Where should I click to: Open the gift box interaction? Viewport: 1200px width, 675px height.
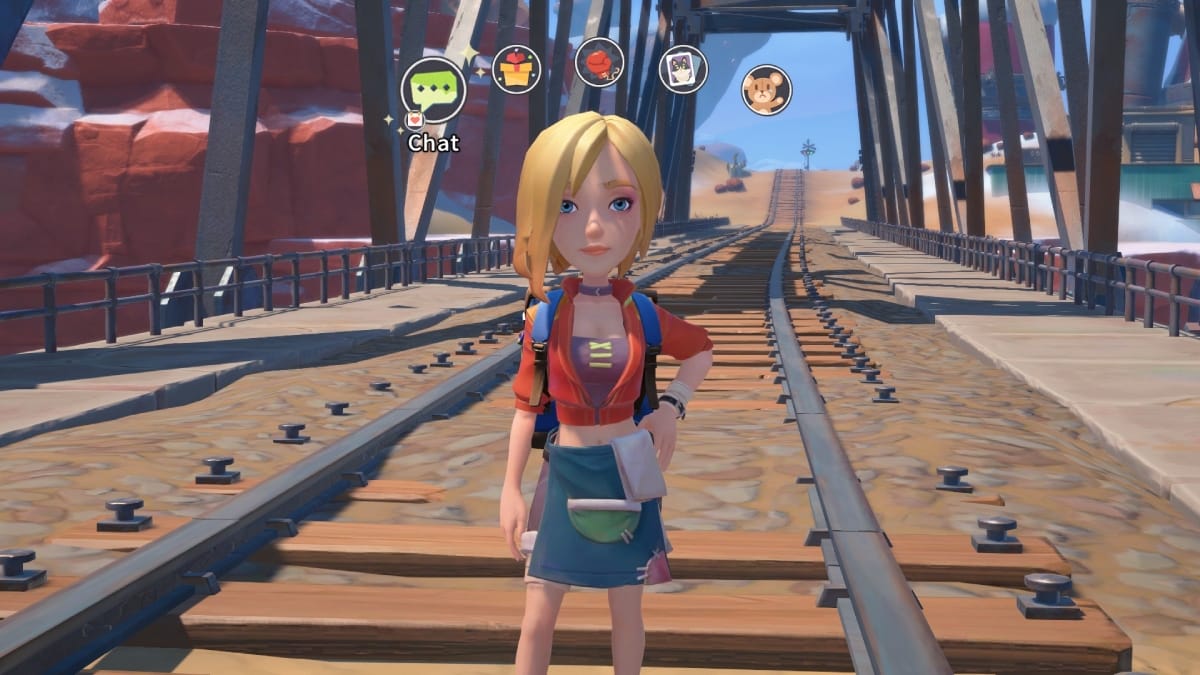516,70
